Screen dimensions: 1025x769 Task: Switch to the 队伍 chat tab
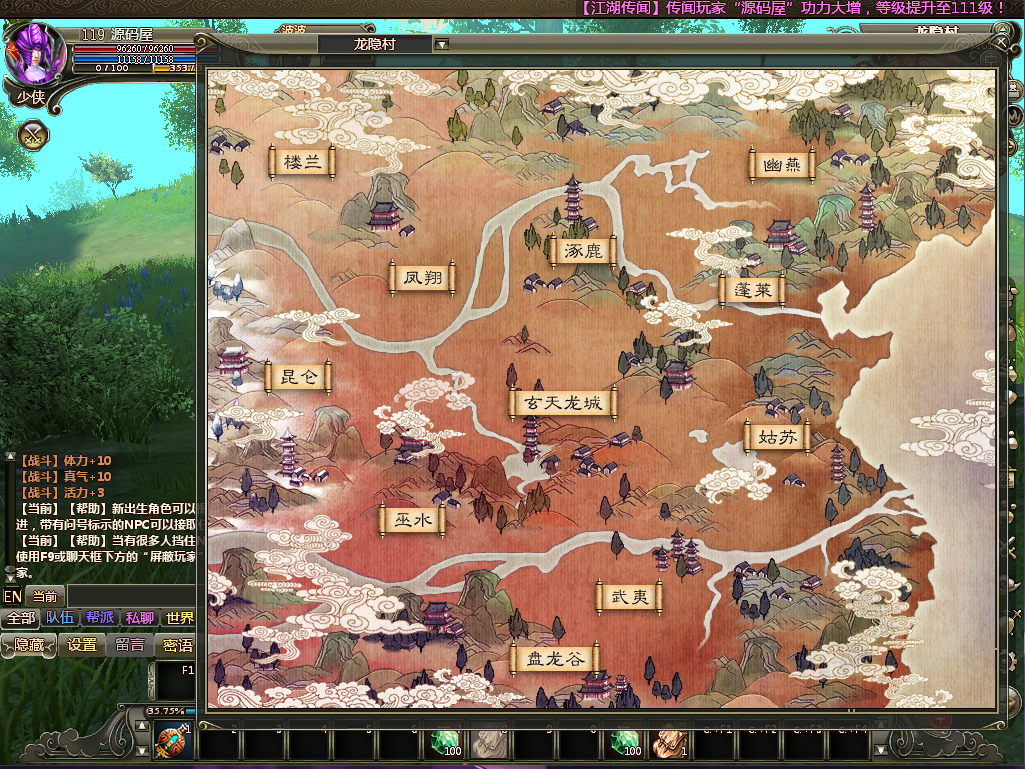tap(59, 618)
